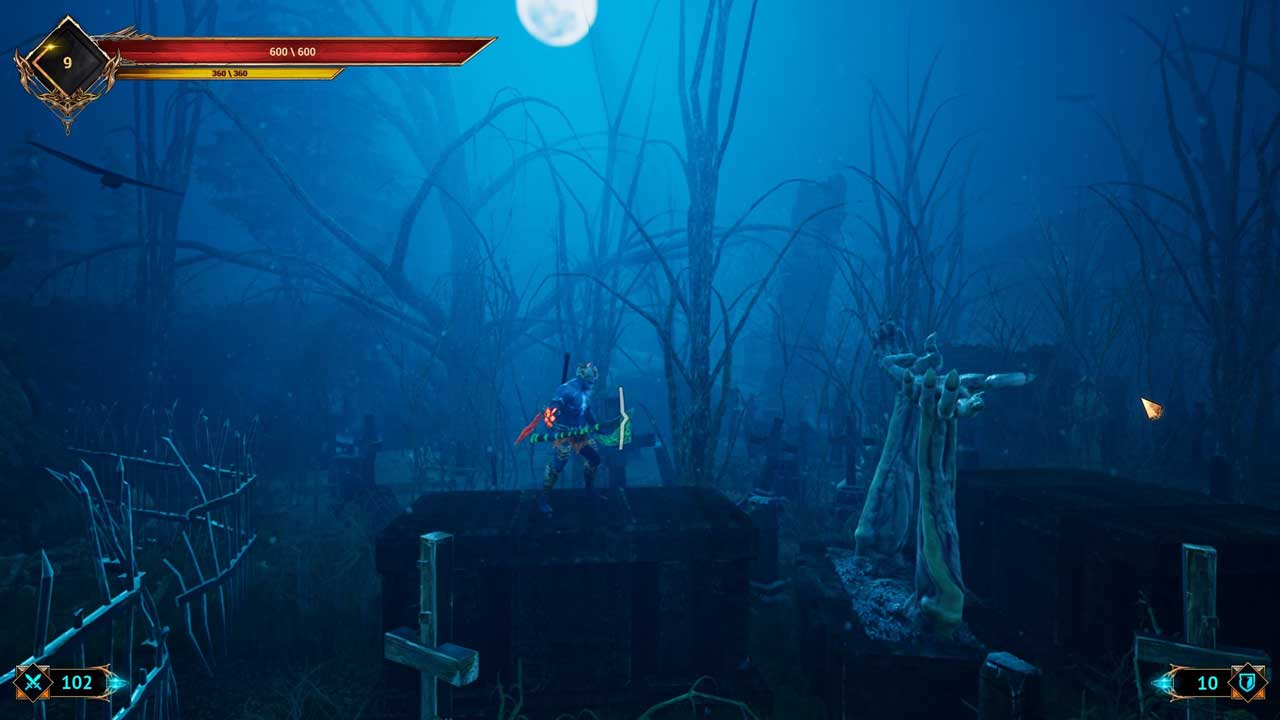This screenshot has height=720, width=1280.
Task: Select the shield defense icon
Action: tap(1246, 682)
